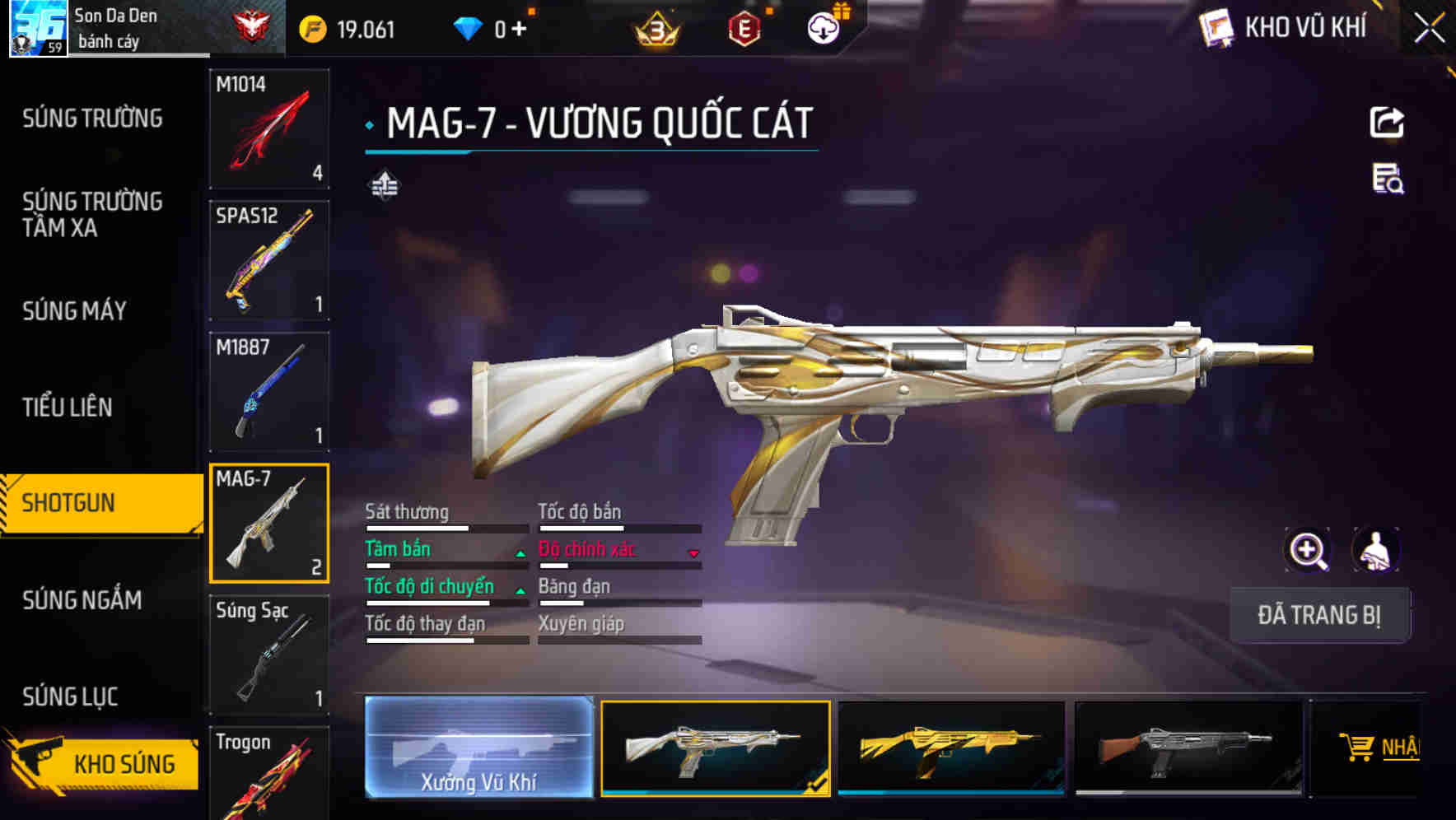Choose the default brown-stock MAG-7 skin
The width and height of the screenshot is (1456, 820).
click(1188, 748)
